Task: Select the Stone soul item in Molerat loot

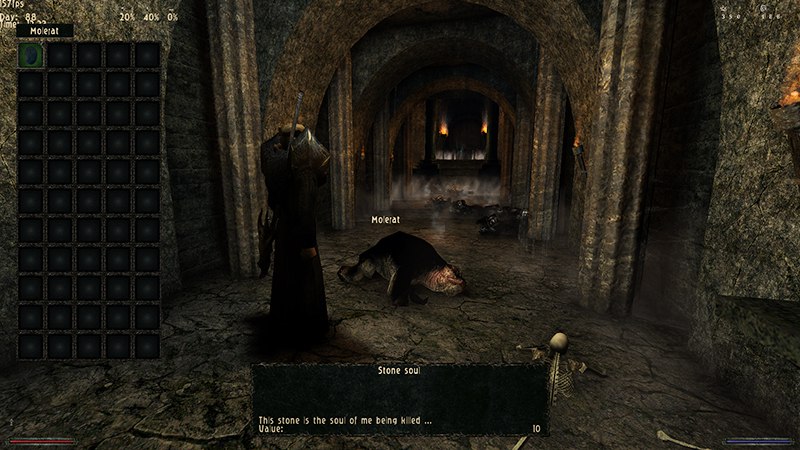Action: tap(31, 56)
